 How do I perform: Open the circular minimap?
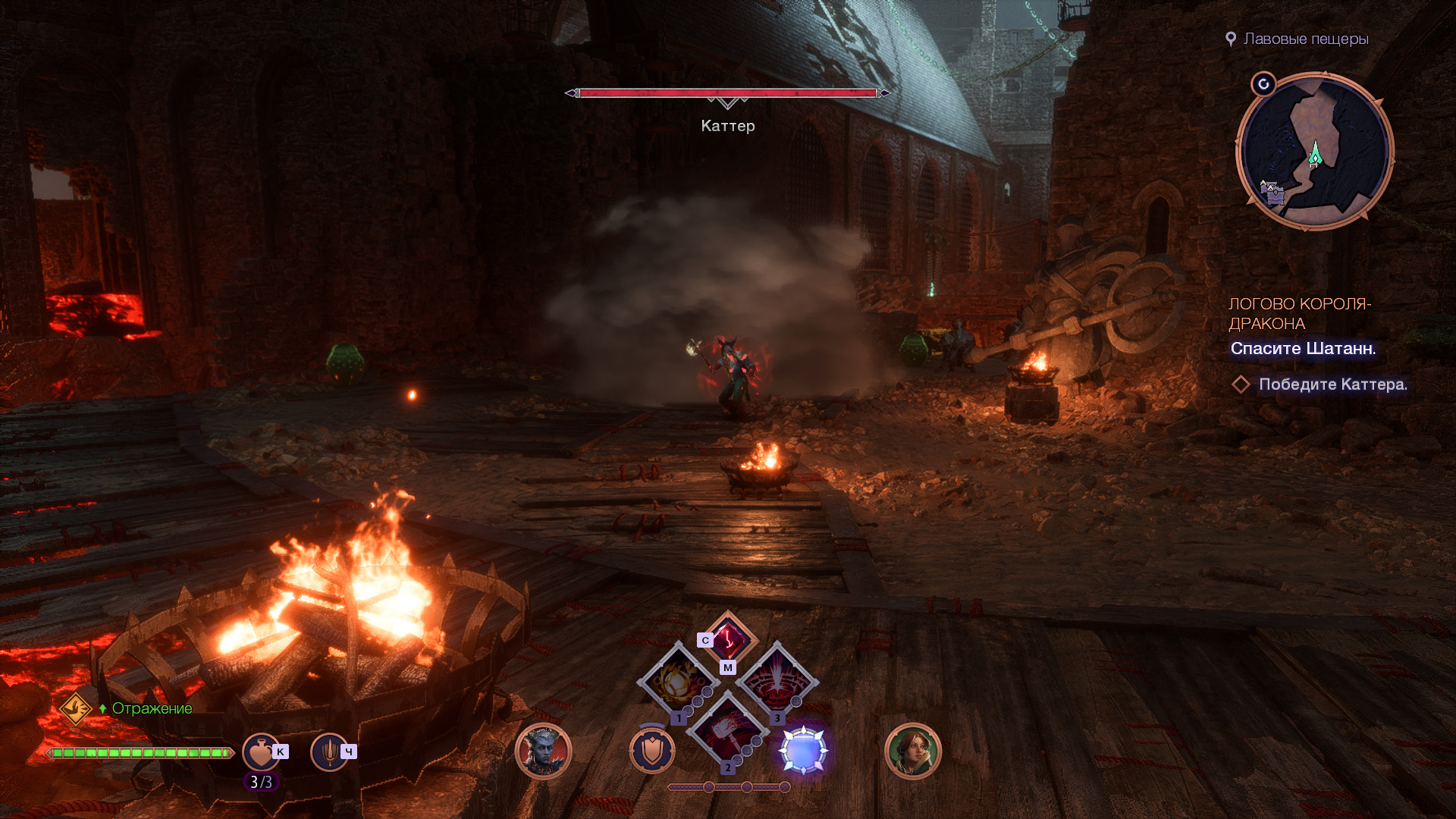(x=1314, y=152)
